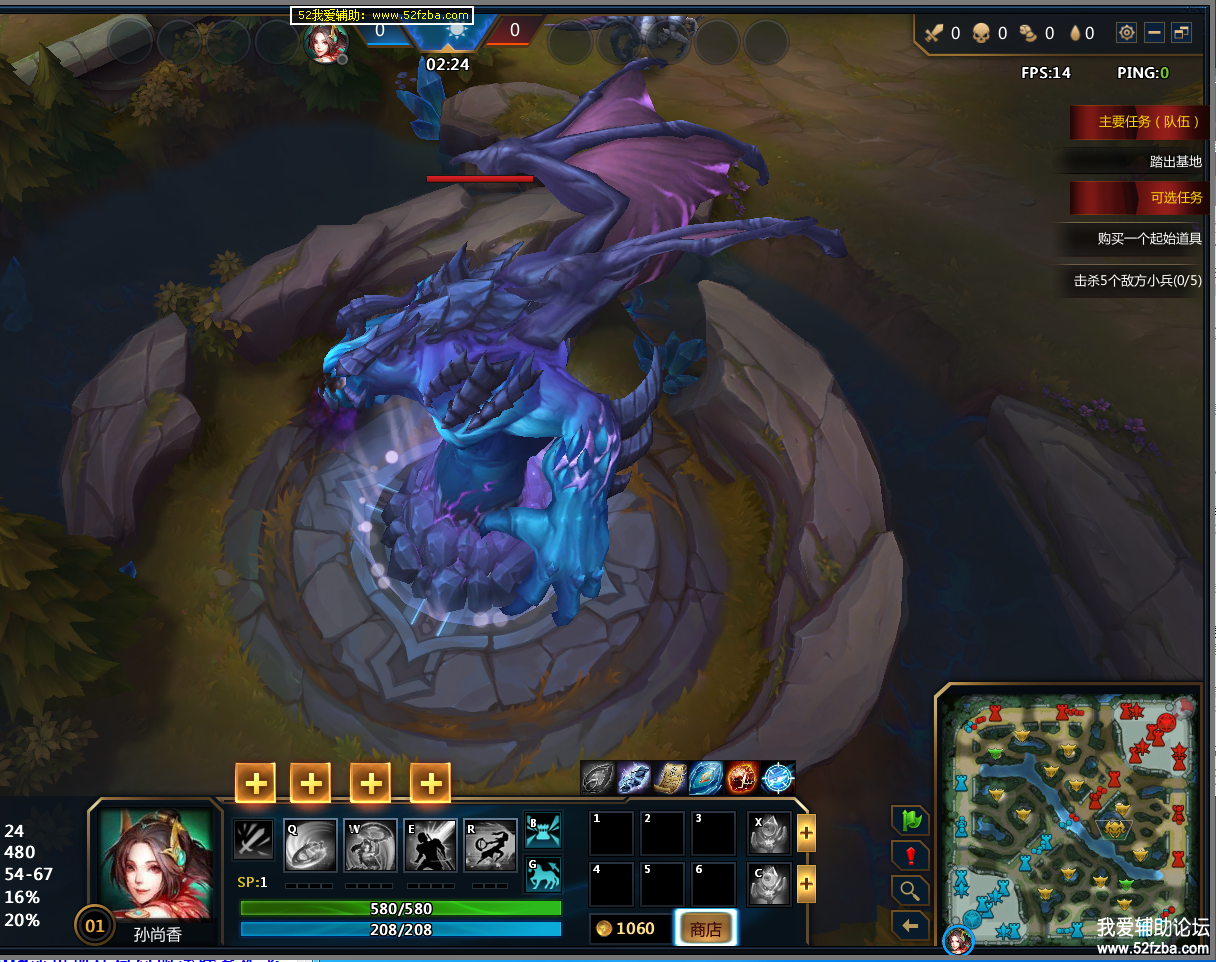Viewport: 1216px width, 962px height.
Task: Cast the R ultimate ability
Action: coord(490,845)
